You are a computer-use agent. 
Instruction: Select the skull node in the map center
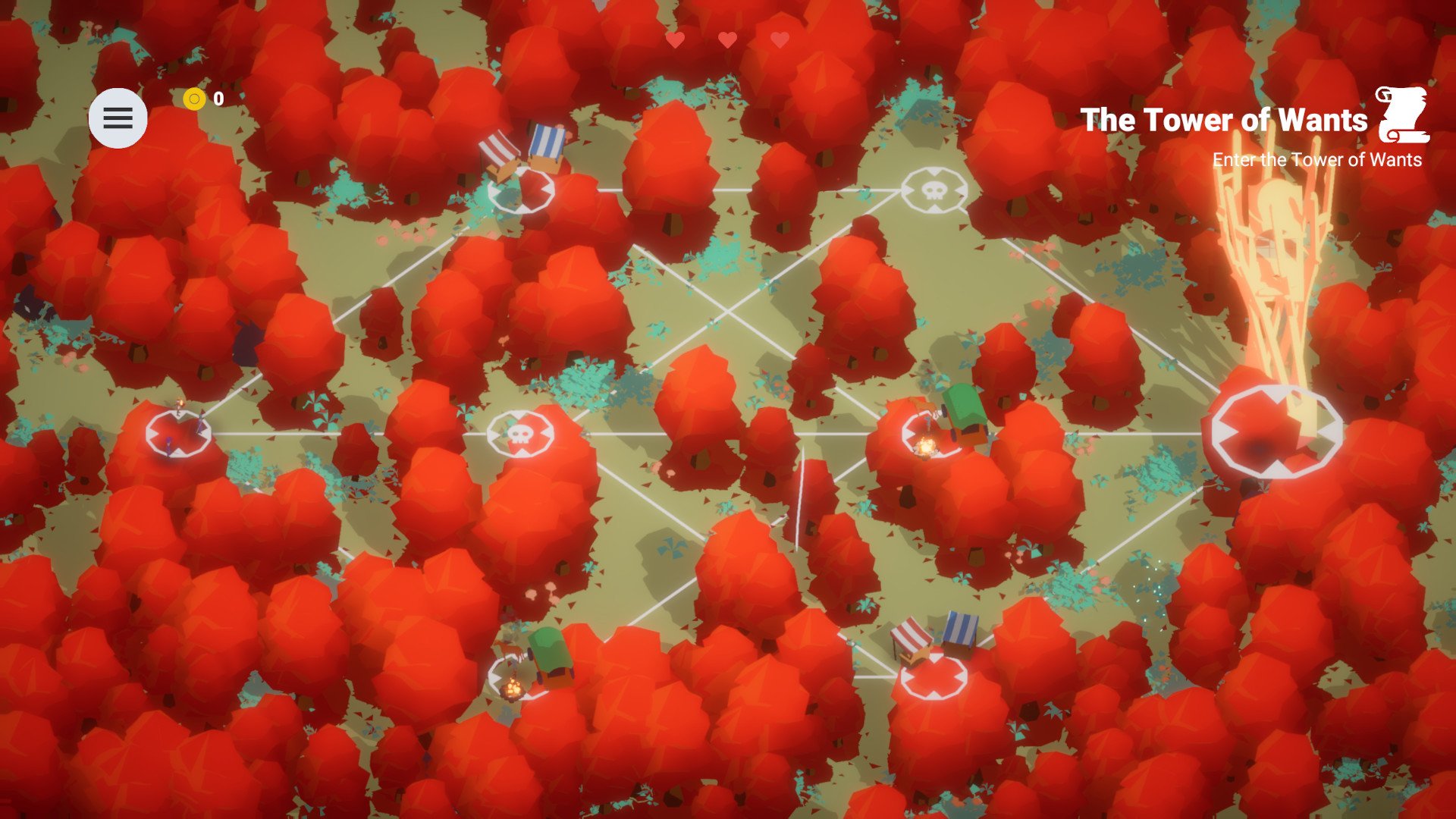point(520,432)
